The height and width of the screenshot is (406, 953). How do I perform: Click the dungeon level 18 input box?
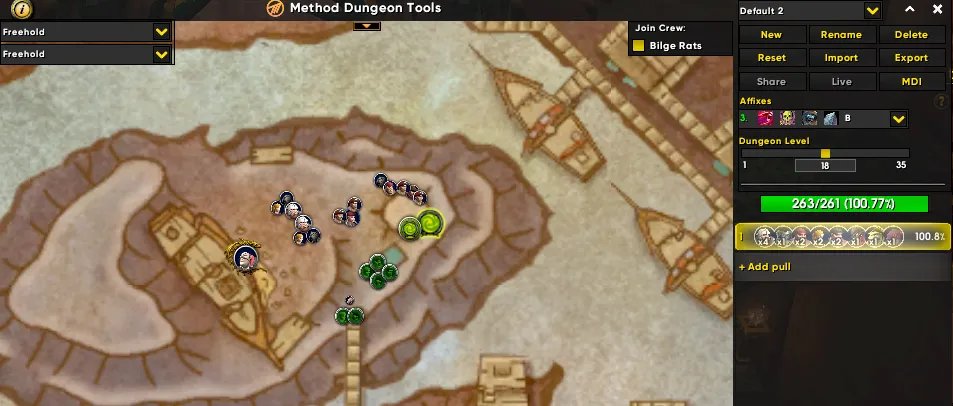point(825,165)
